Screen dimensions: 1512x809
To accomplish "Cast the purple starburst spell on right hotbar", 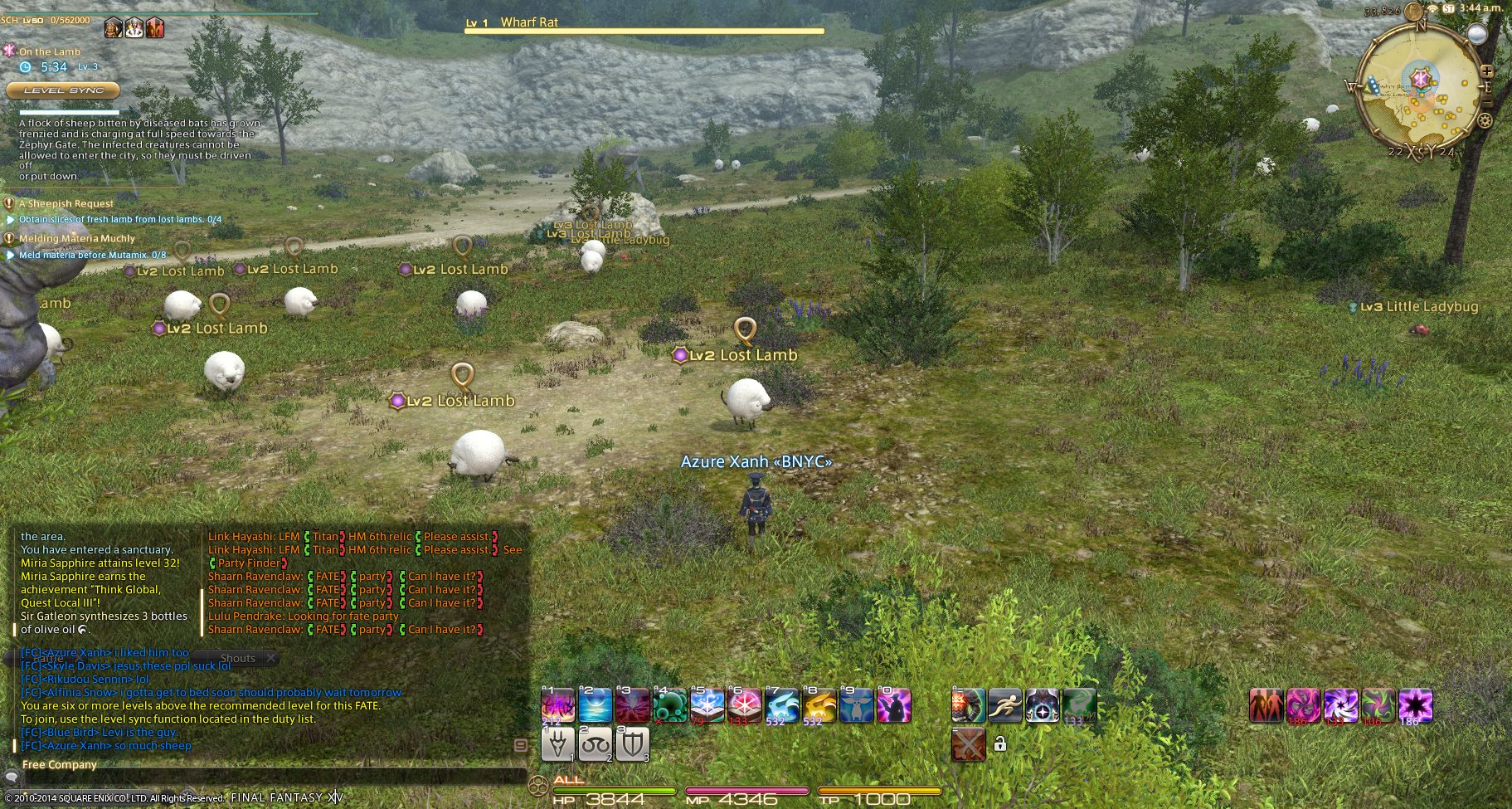I will point(1415,706).
